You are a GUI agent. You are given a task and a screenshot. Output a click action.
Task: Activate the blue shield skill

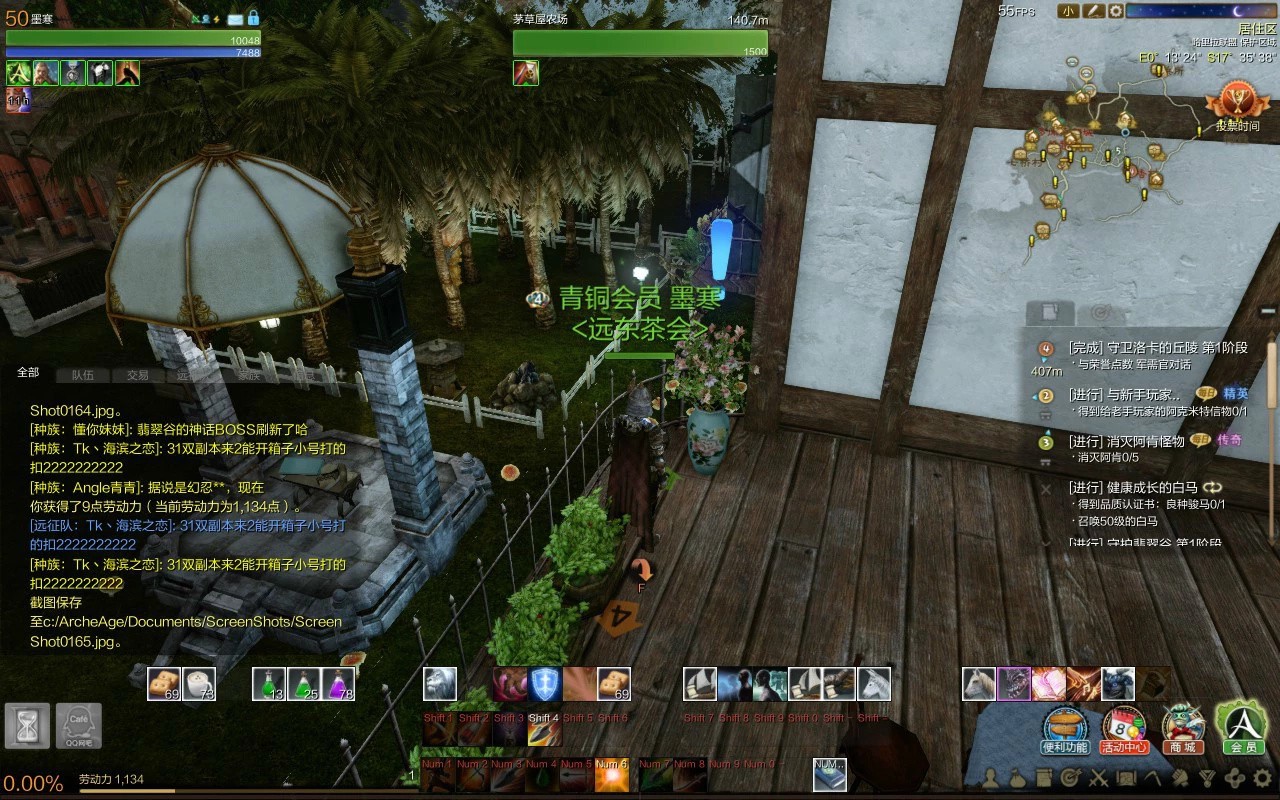point(545,683)
